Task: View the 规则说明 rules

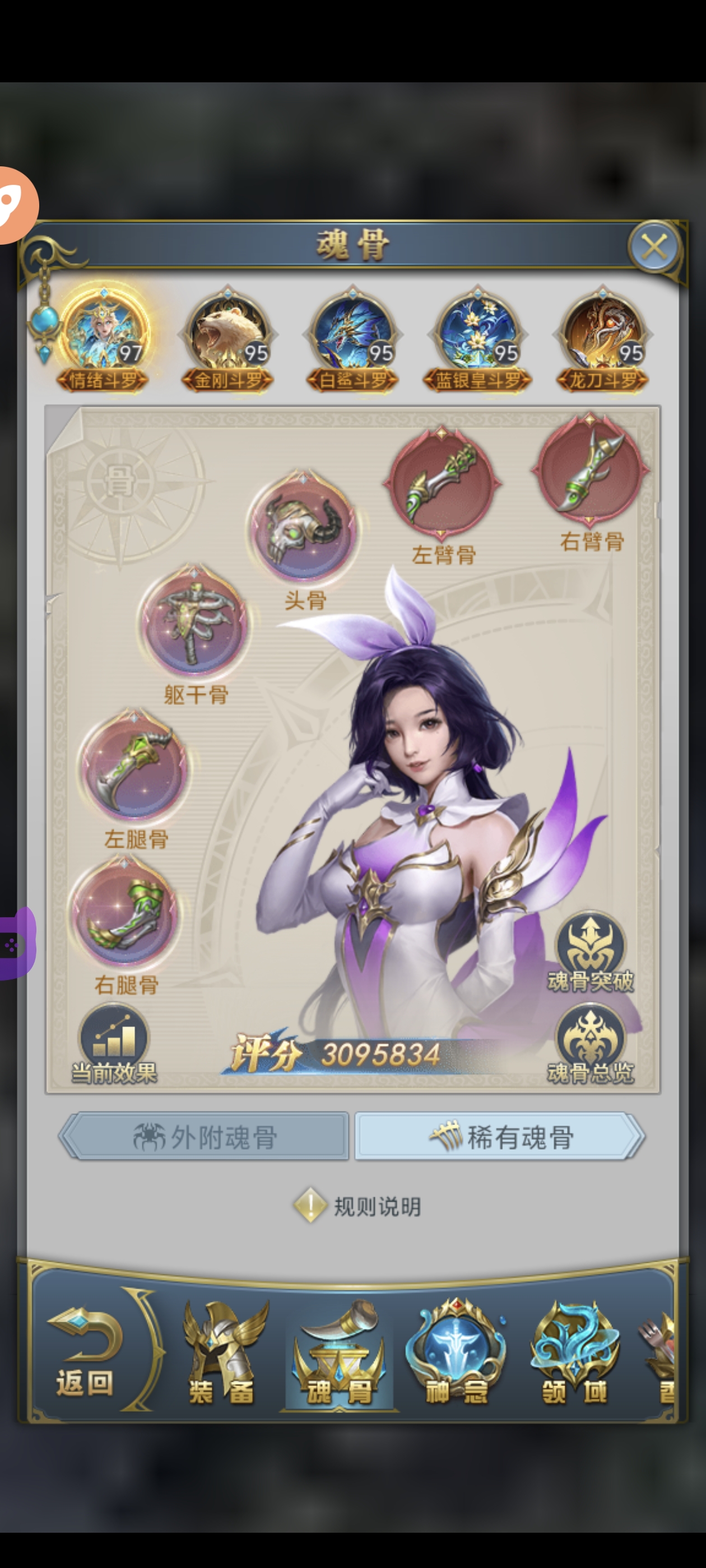Action: pos(358,1206)
